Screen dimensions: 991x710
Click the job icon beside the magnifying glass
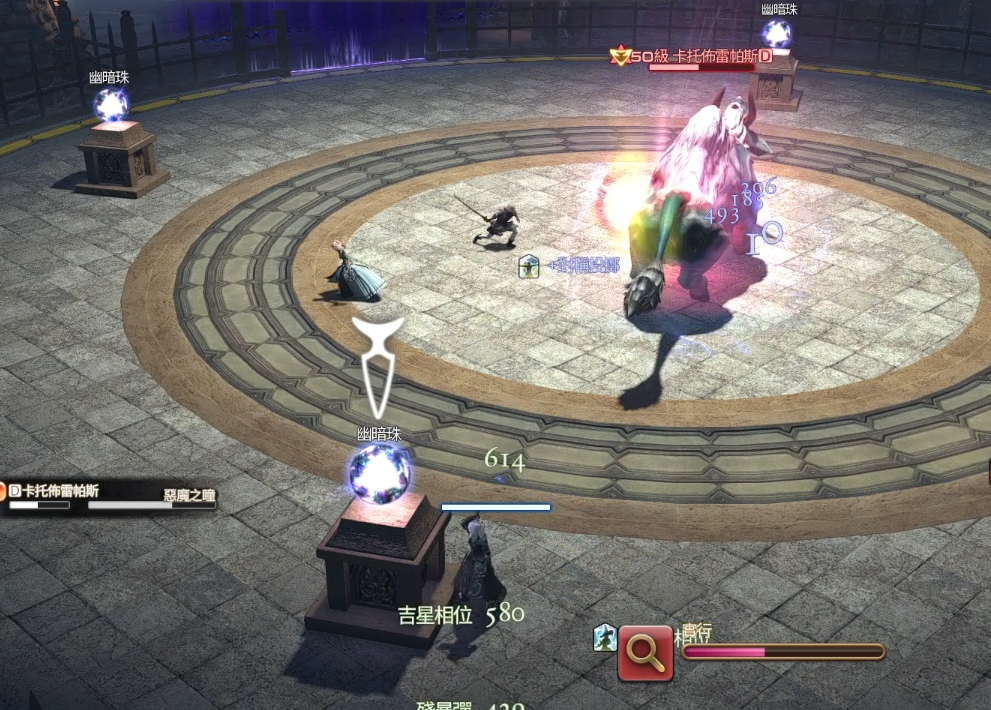coord(604,638)
